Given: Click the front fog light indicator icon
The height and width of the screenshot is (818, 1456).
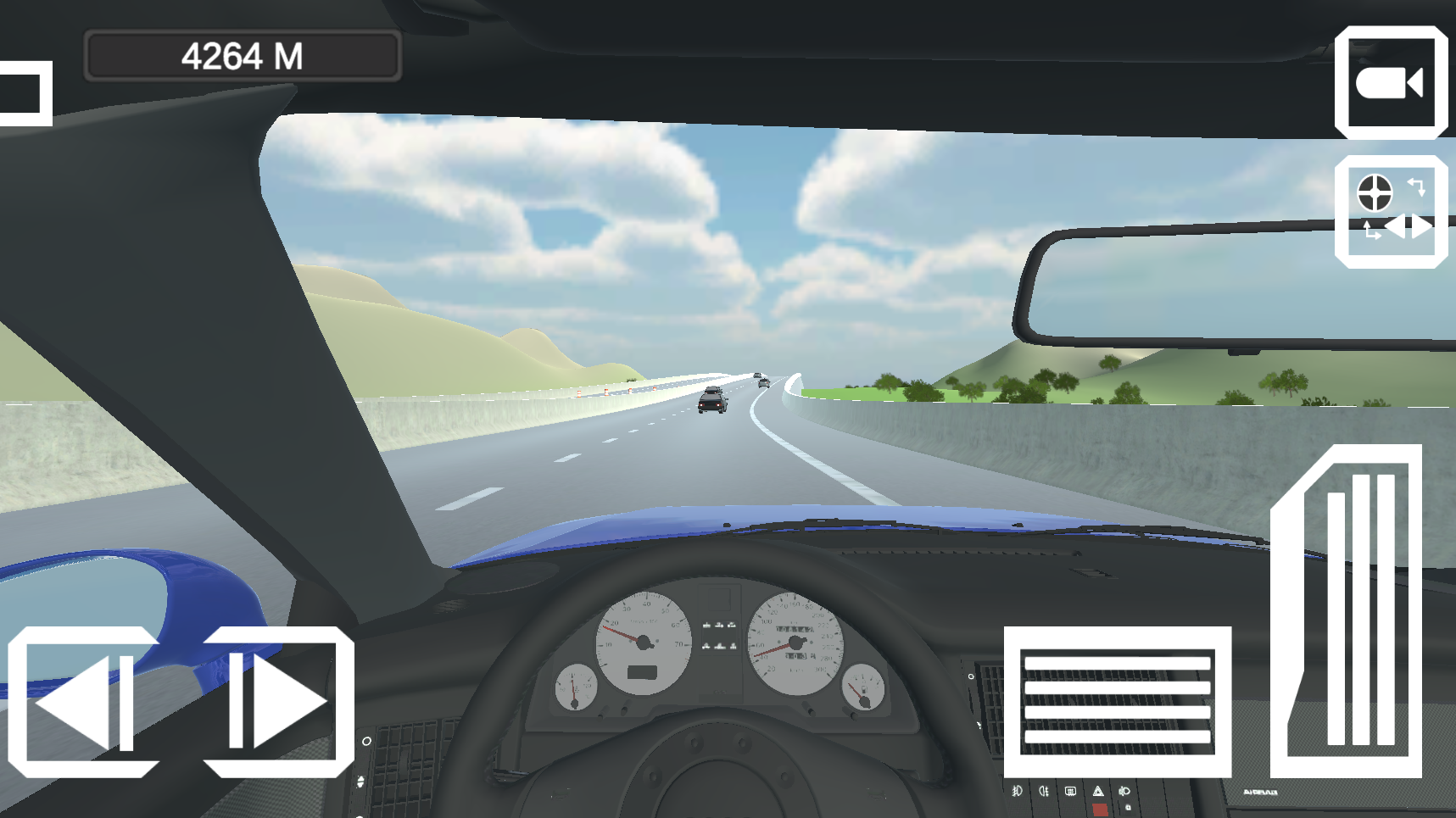Looking at the screenshot, I should (x=1018, y=791).
